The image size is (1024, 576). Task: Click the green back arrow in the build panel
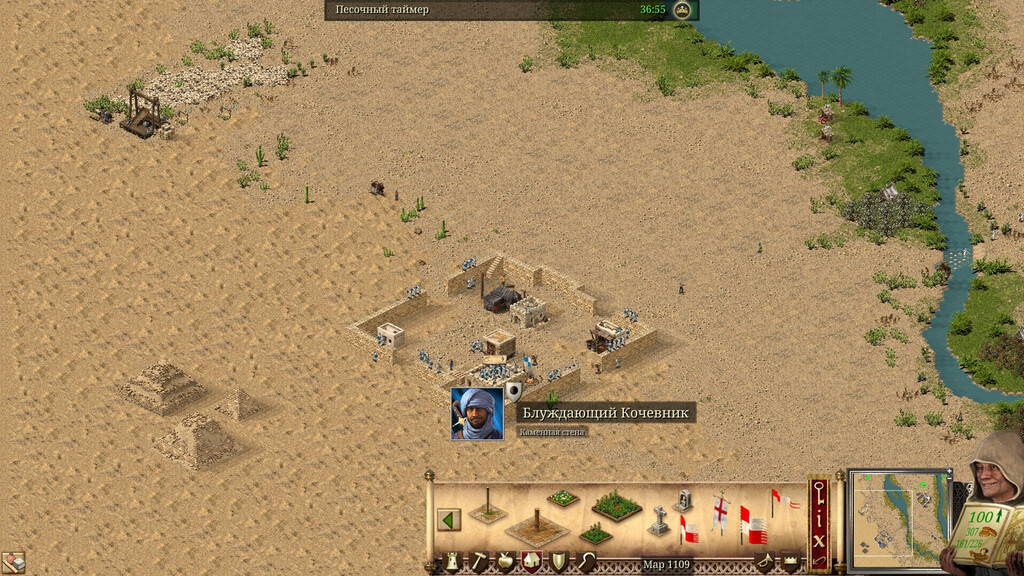click(449, 520)
